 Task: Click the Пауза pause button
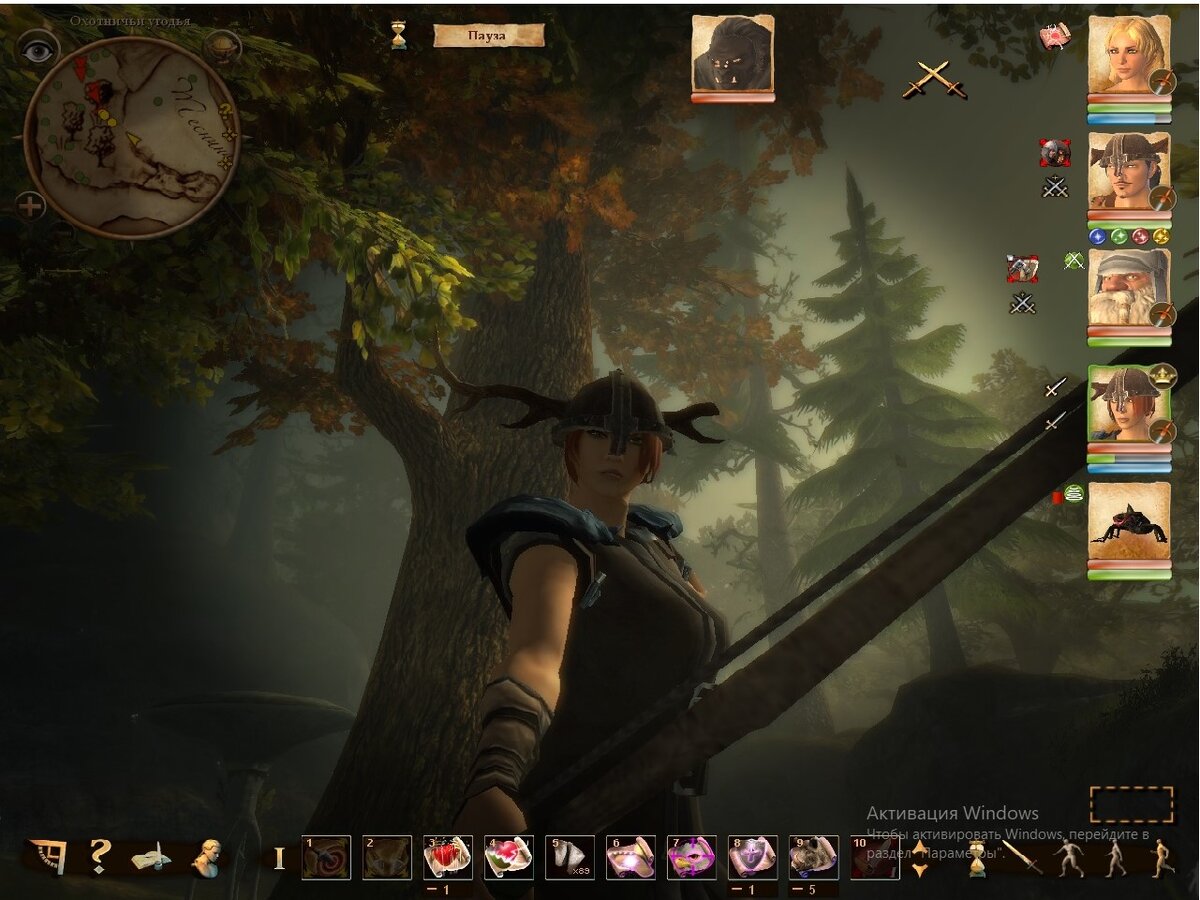click(x=488, y=36)
